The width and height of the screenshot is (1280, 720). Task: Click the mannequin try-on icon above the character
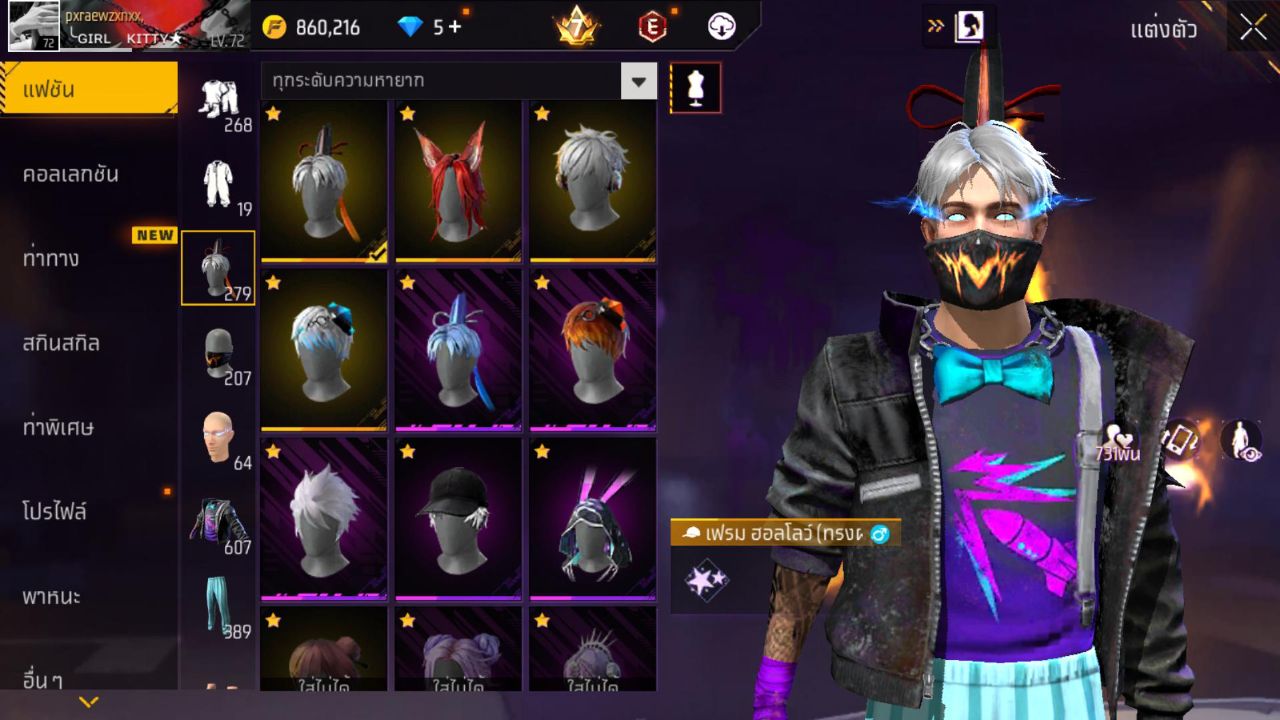[x=694, y=87]
